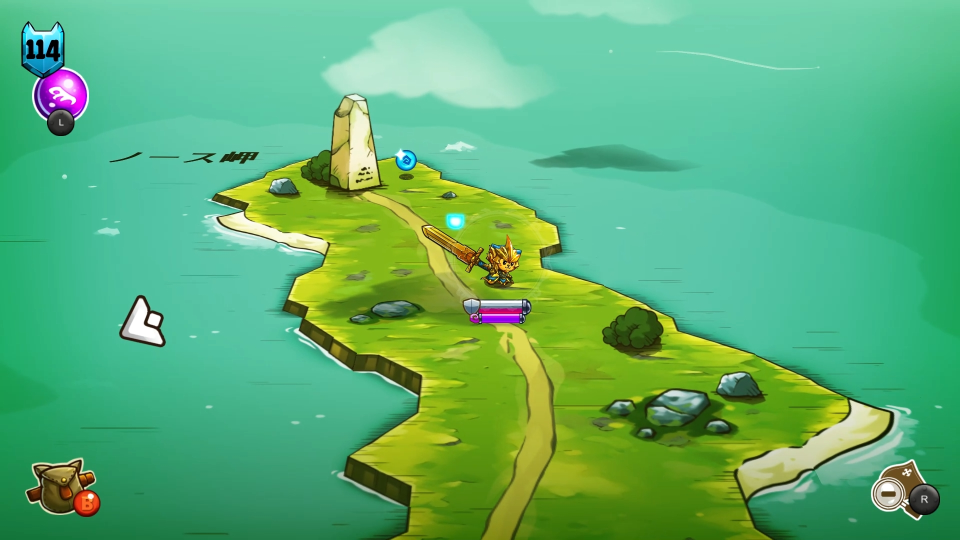The image size is (960, 540).
Task: Zoom out using the map magnifier icon
Action: pos(888,491)
